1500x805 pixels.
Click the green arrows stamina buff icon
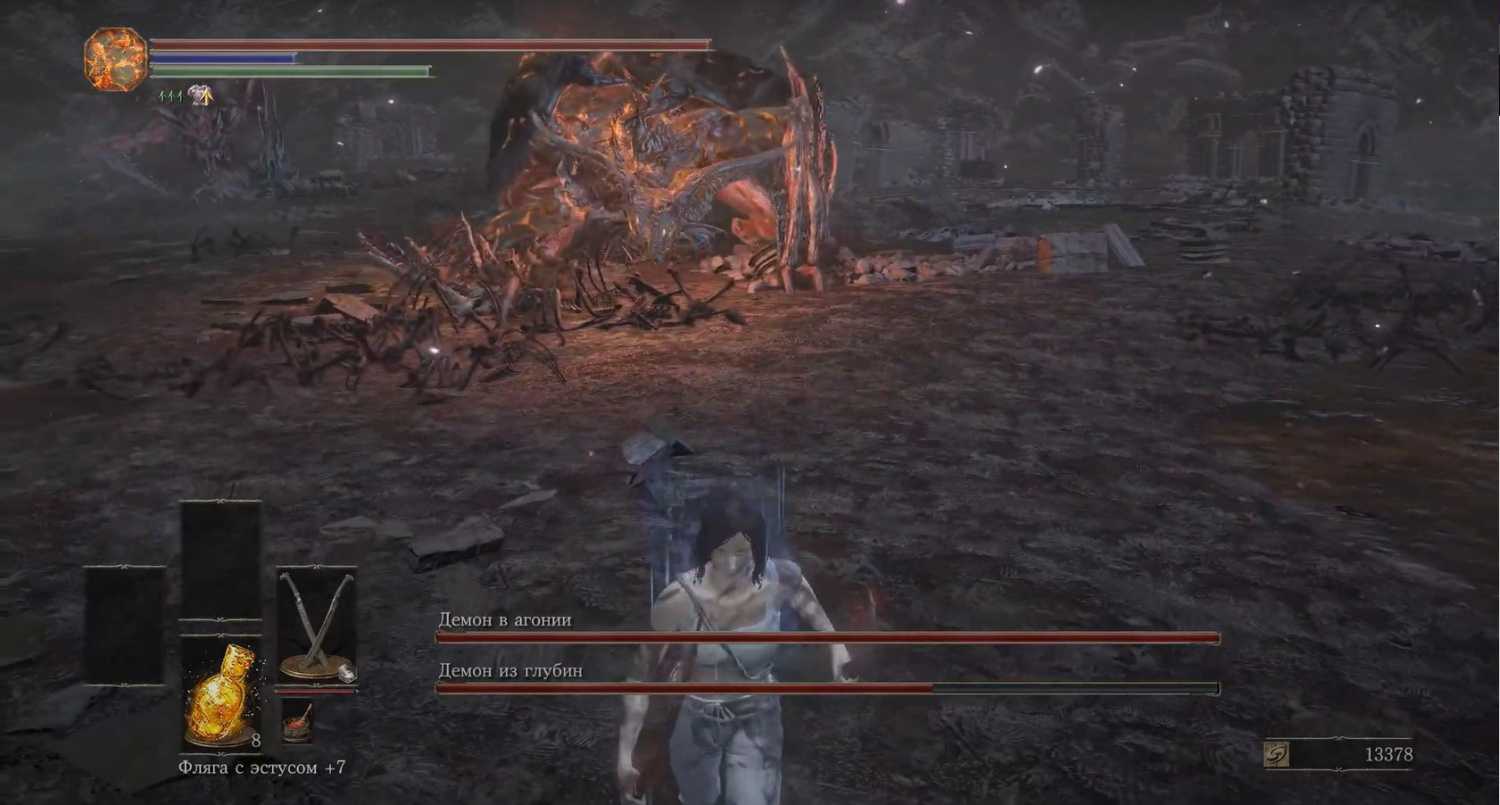(x=170, y=95)
